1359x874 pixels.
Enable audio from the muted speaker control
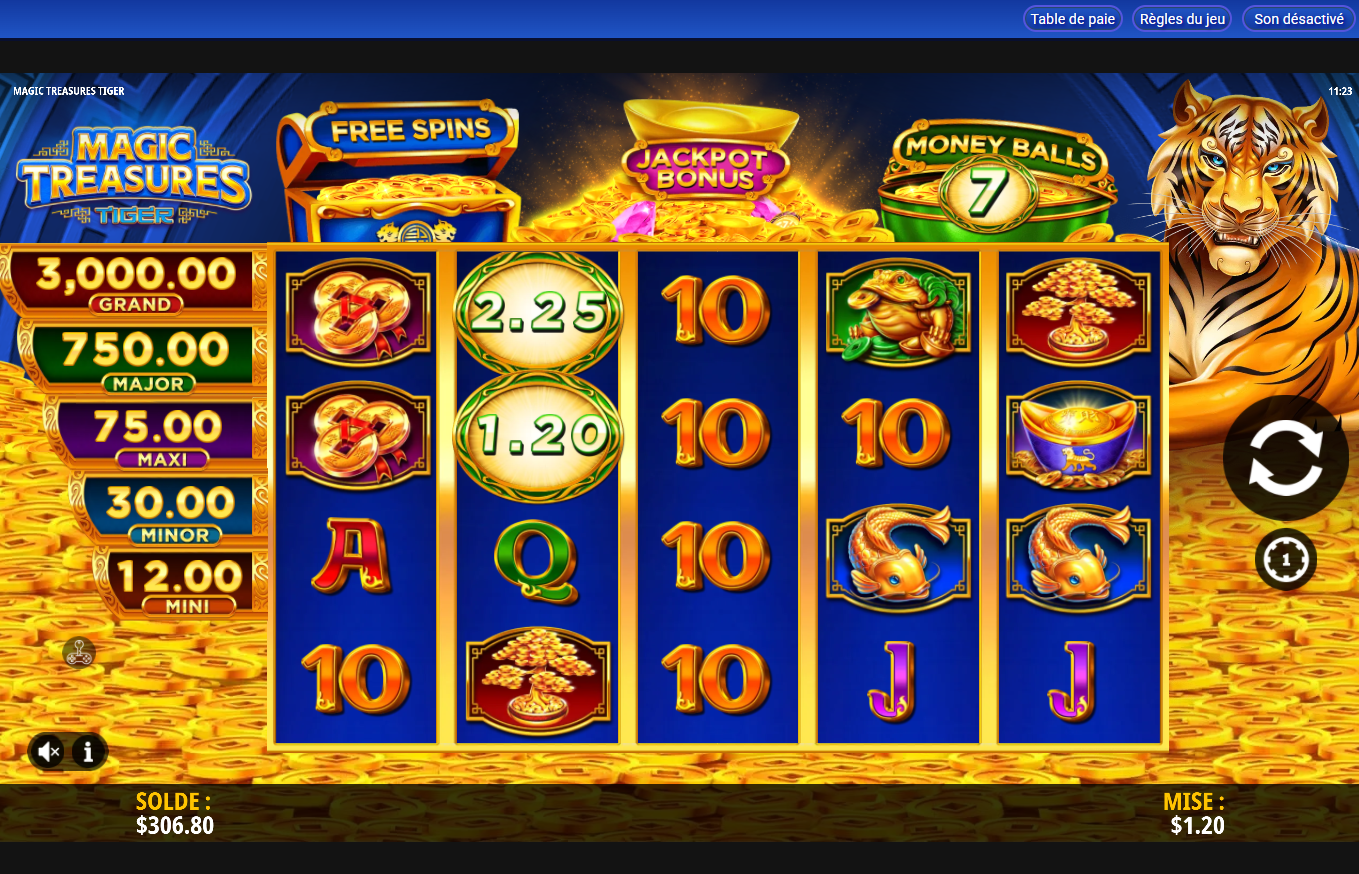tap(48, 751)
